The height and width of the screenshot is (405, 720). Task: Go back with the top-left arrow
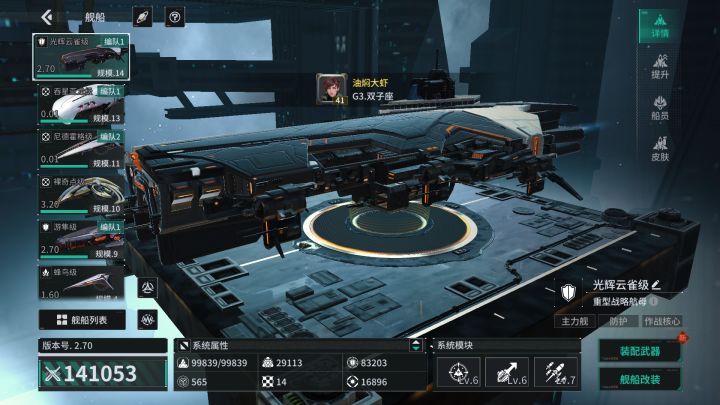[47, 16]
